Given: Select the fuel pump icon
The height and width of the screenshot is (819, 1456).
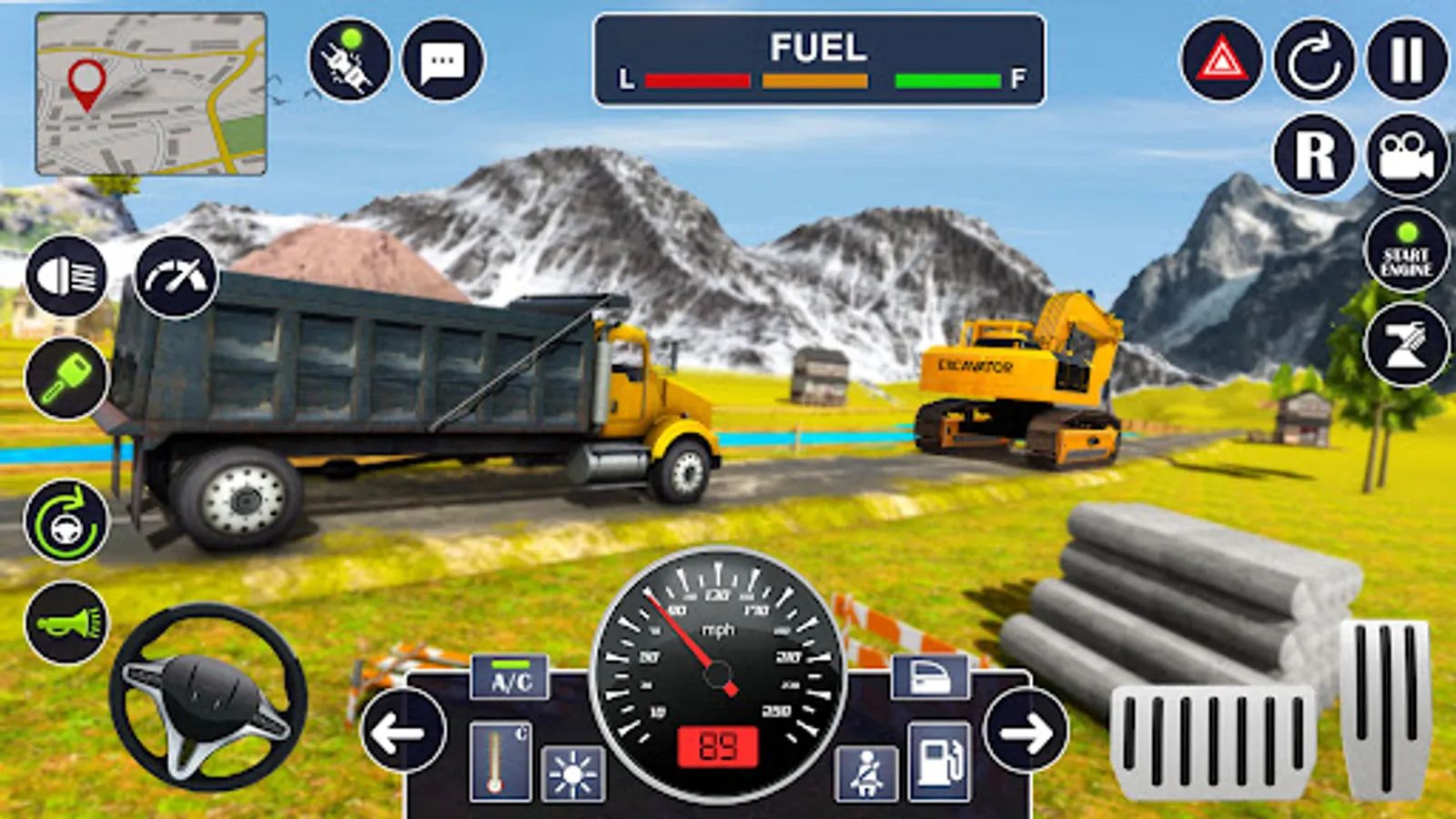Looking at the screenshot, I should coord(939,762).
